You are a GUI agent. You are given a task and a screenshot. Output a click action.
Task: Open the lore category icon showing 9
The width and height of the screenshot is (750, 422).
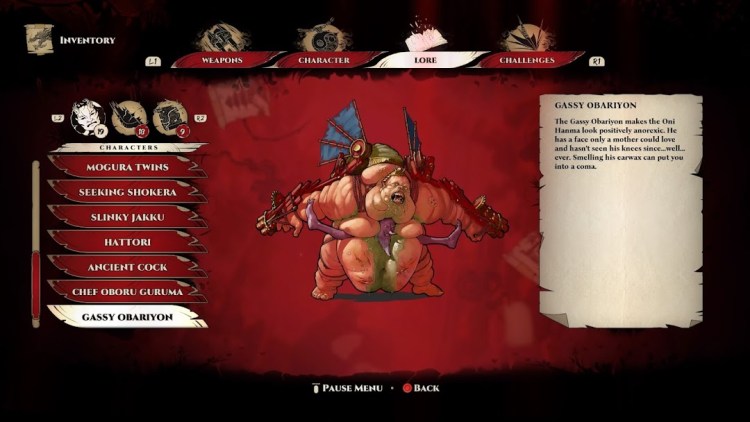[x=169, y=118]
